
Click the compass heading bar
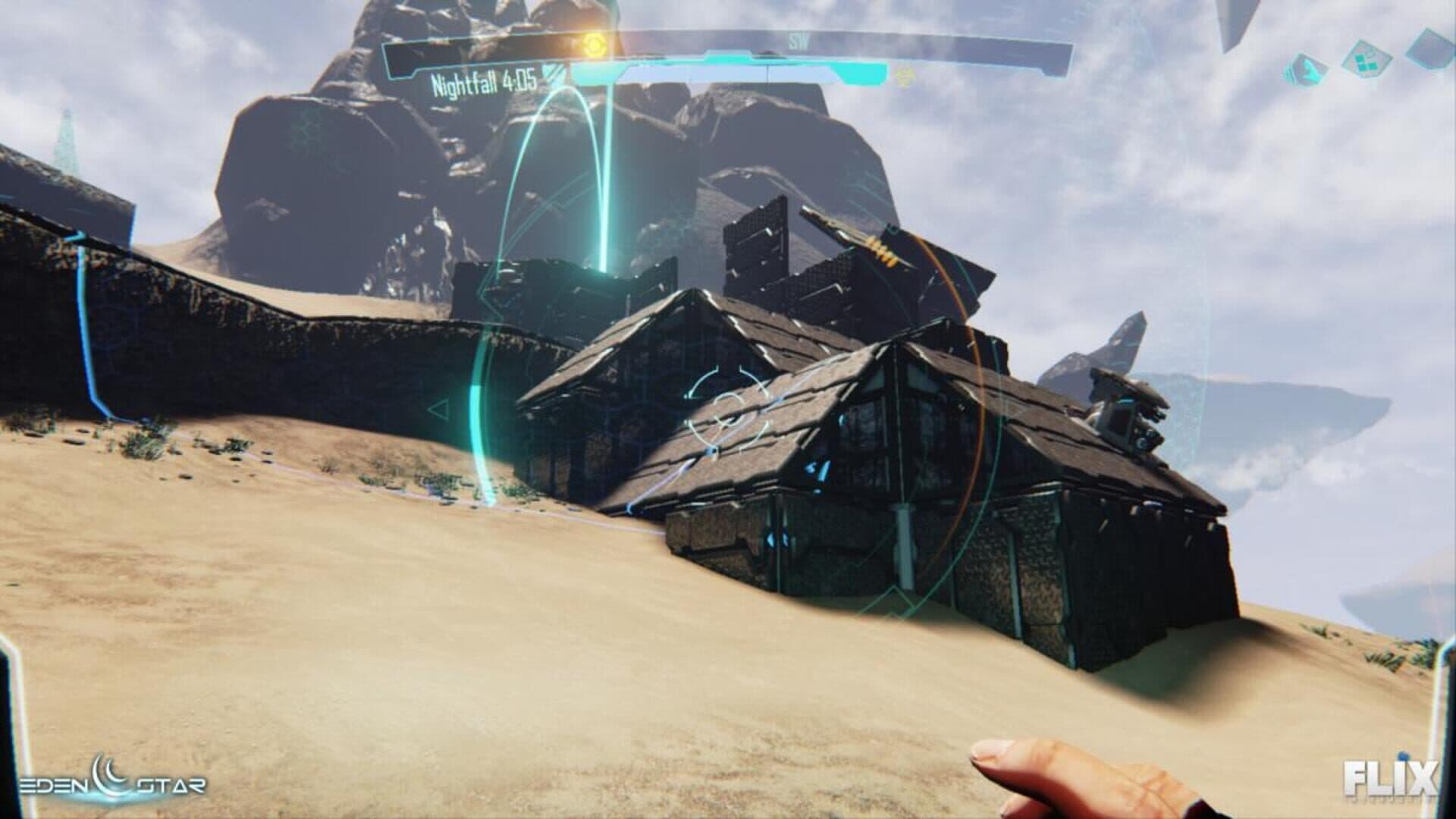point(796,43)
